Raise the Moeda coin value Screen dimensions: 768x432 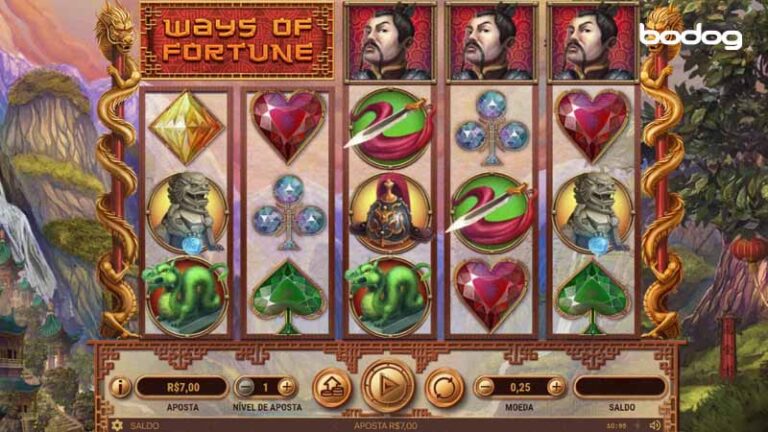(556, 387)
